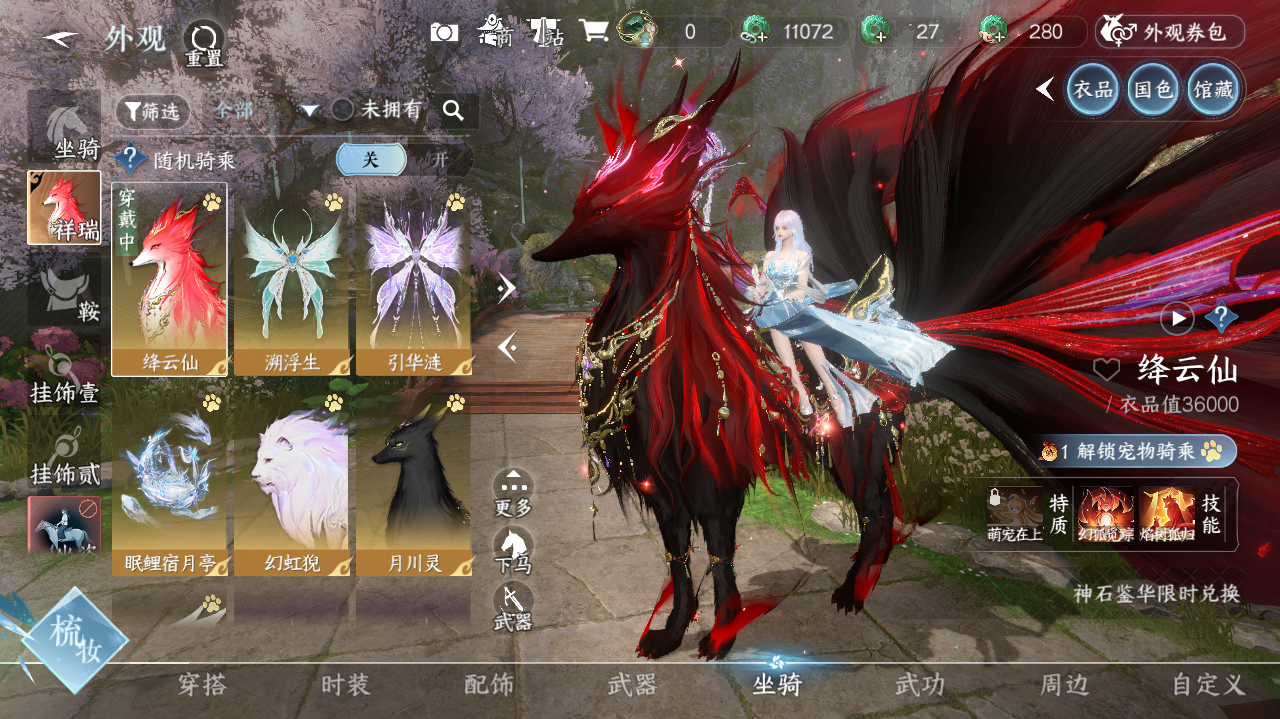Go back using the top-left arrow
The height and width of the screenshot is (719, 1280).
[x=61, y=38]
